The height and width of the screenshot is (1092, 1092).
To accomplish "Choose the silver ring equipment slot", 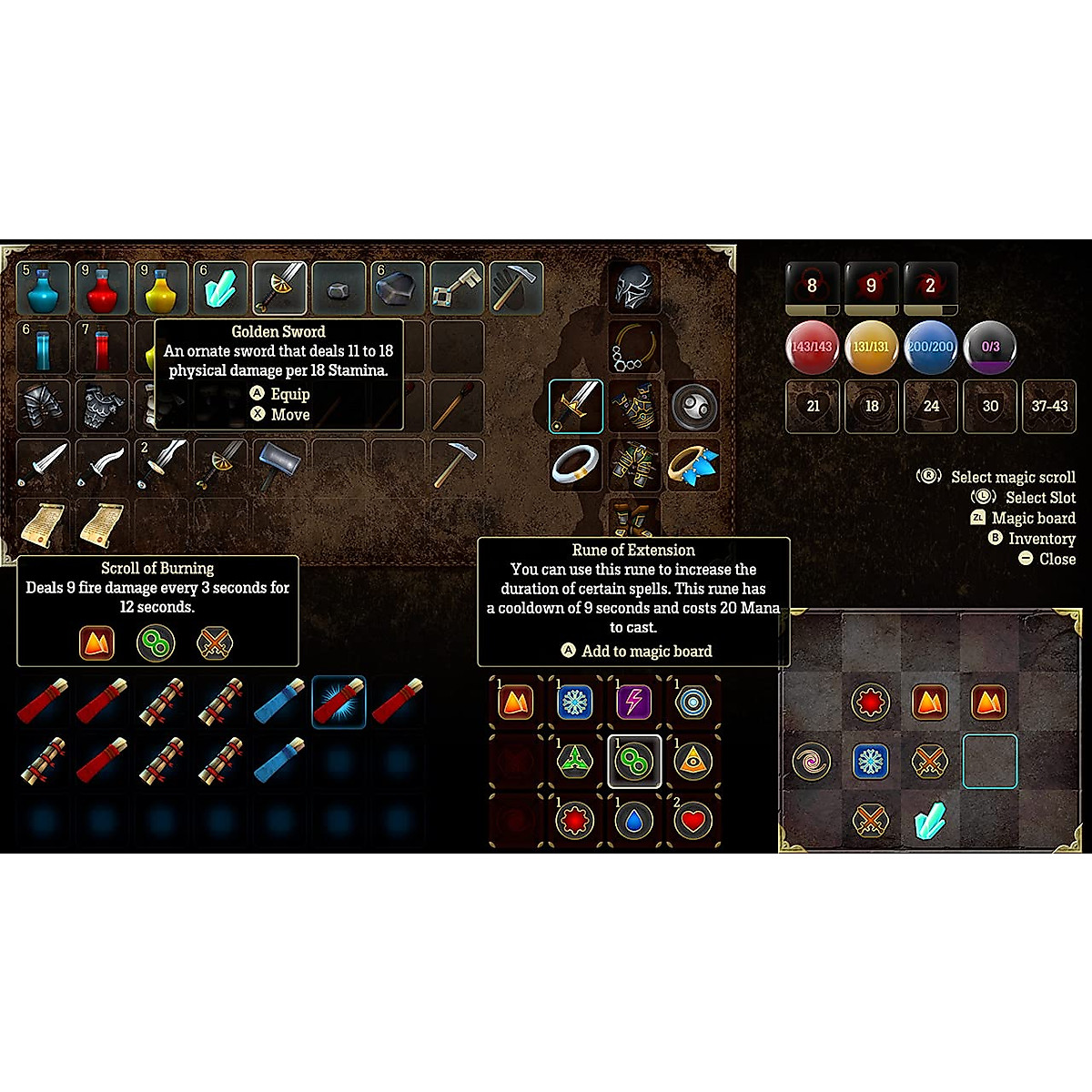I will tap(575, 465).
